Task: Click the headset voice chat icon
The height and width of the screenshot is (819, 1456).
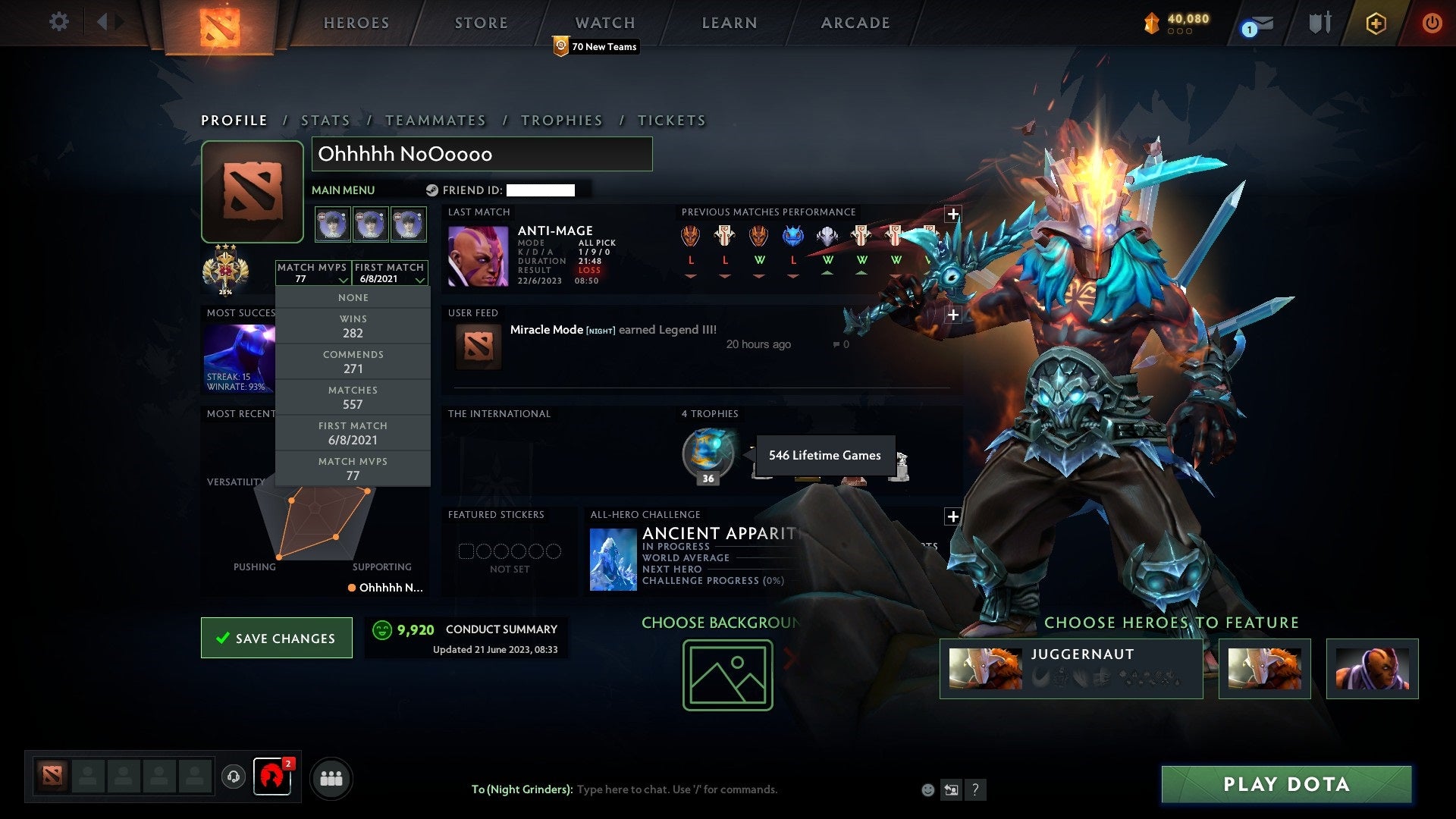Action: pyautogui.click(x=234, y=777)
